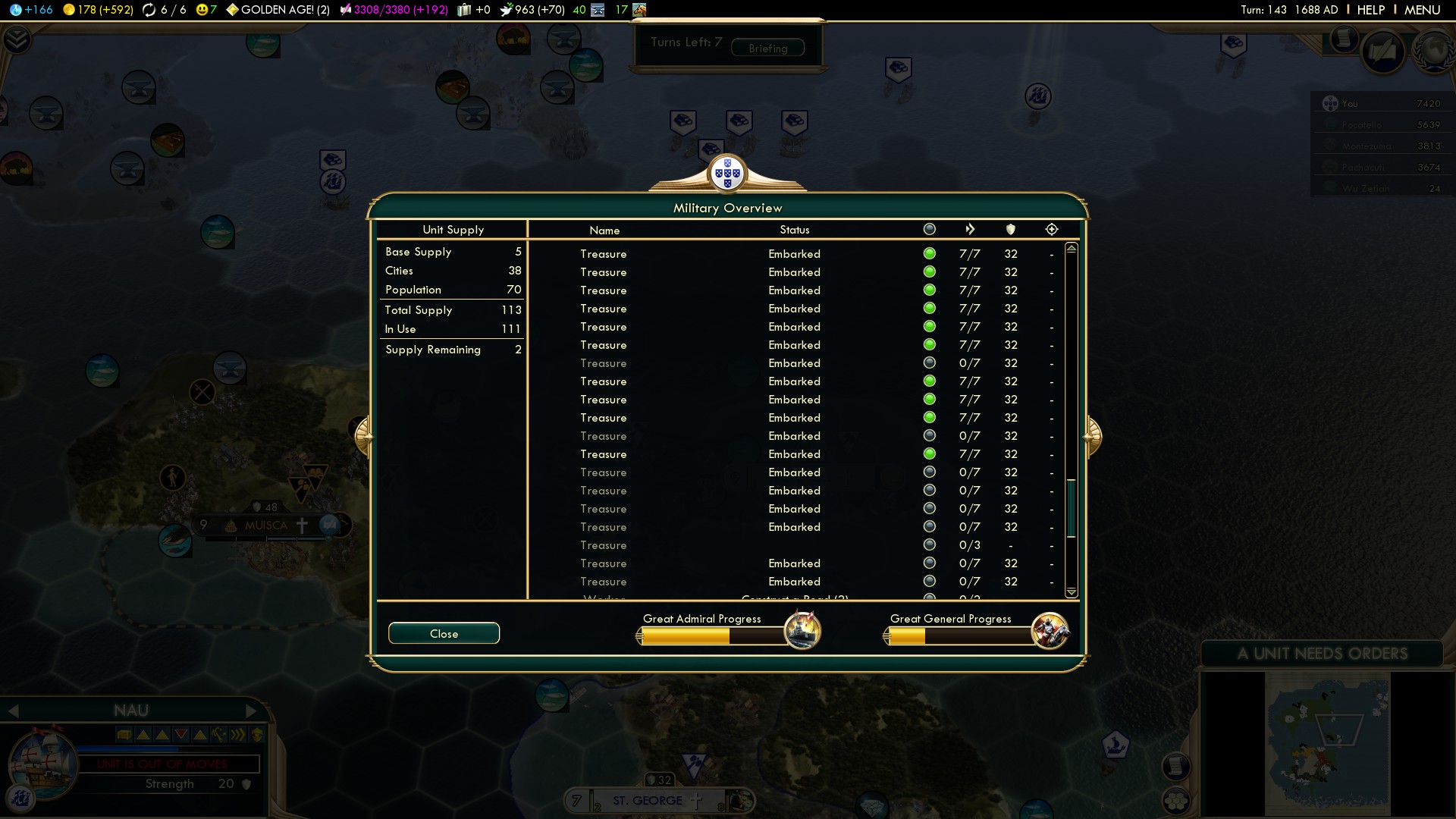
Task: Click the Great General portrait icon
Action: pos(1050,631)
